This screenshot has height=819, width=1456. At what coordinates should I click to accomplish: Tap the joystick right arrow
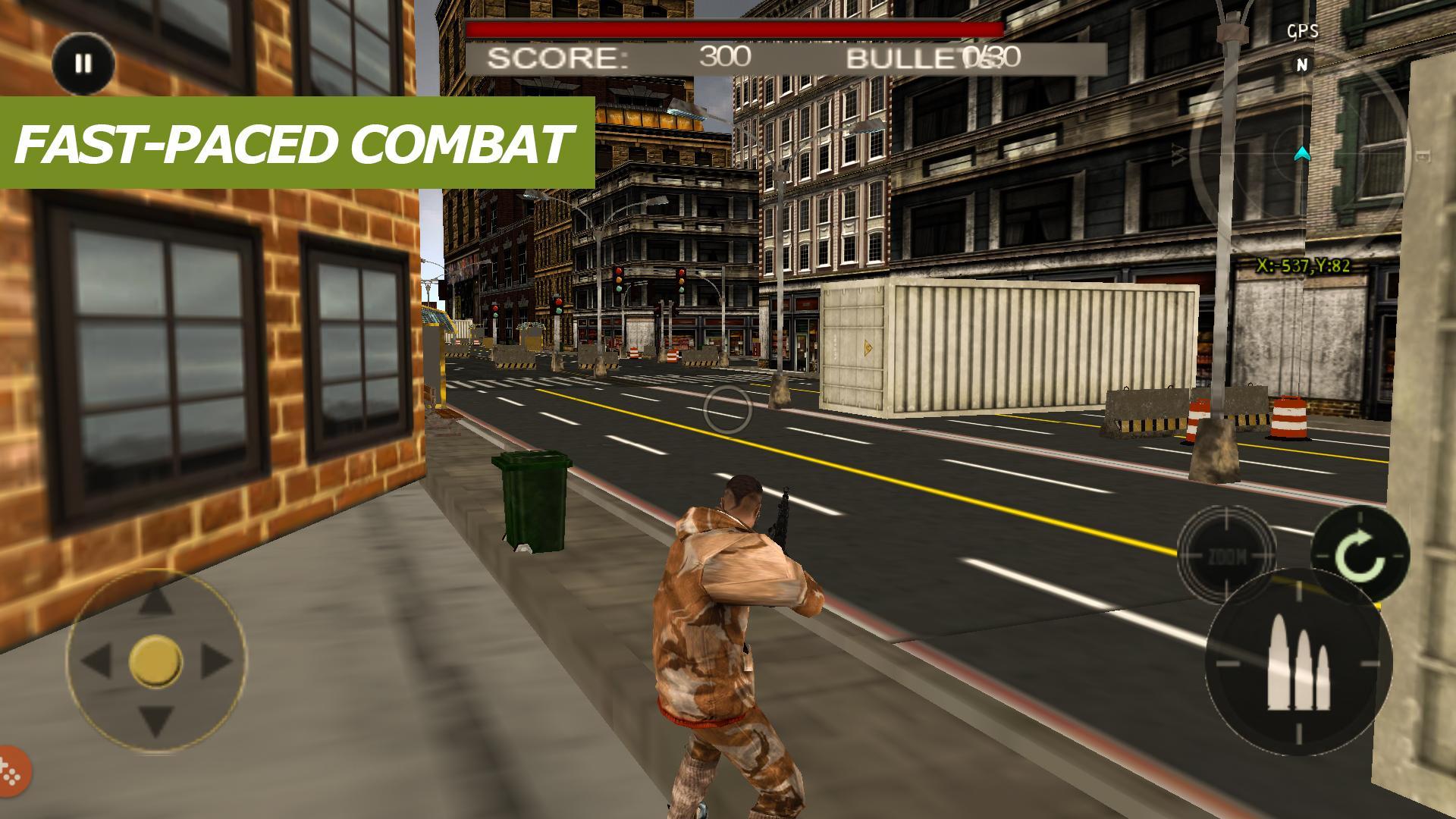tap(215, 661)
